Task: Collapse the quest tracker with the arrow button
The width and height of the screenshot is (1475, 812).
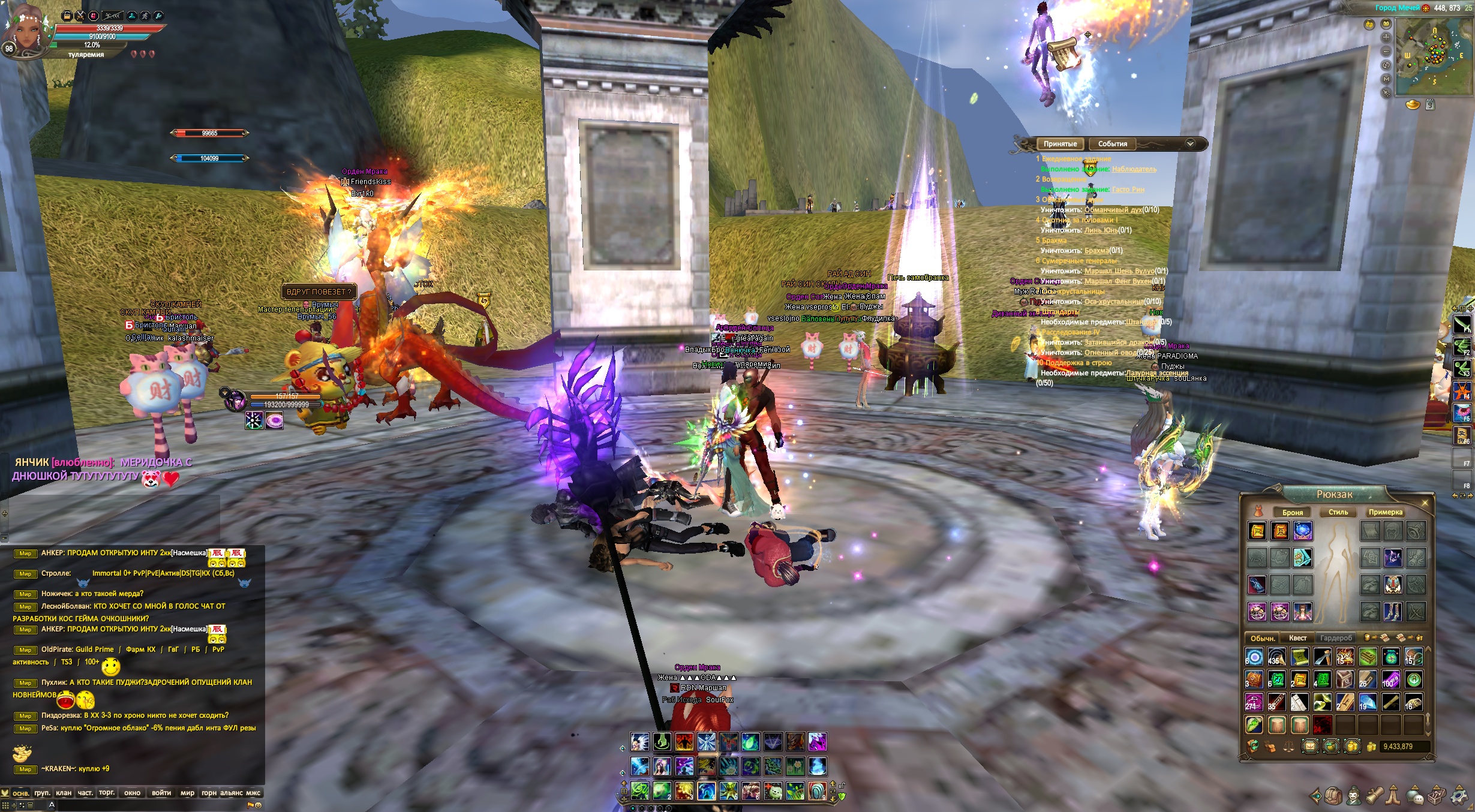Action: [x=1190, y=144]
